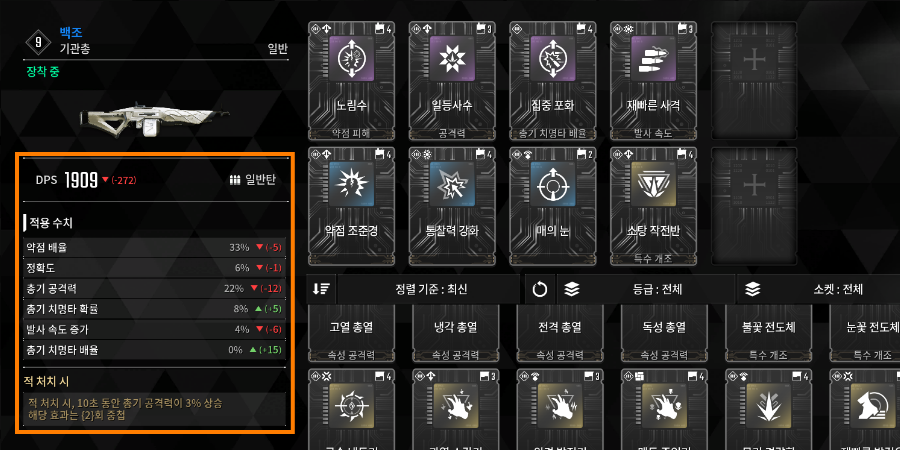This screenshot has height=450, width=900.
Task: Open the 등급 tier filter dropdown
Action: pos(645,289)
